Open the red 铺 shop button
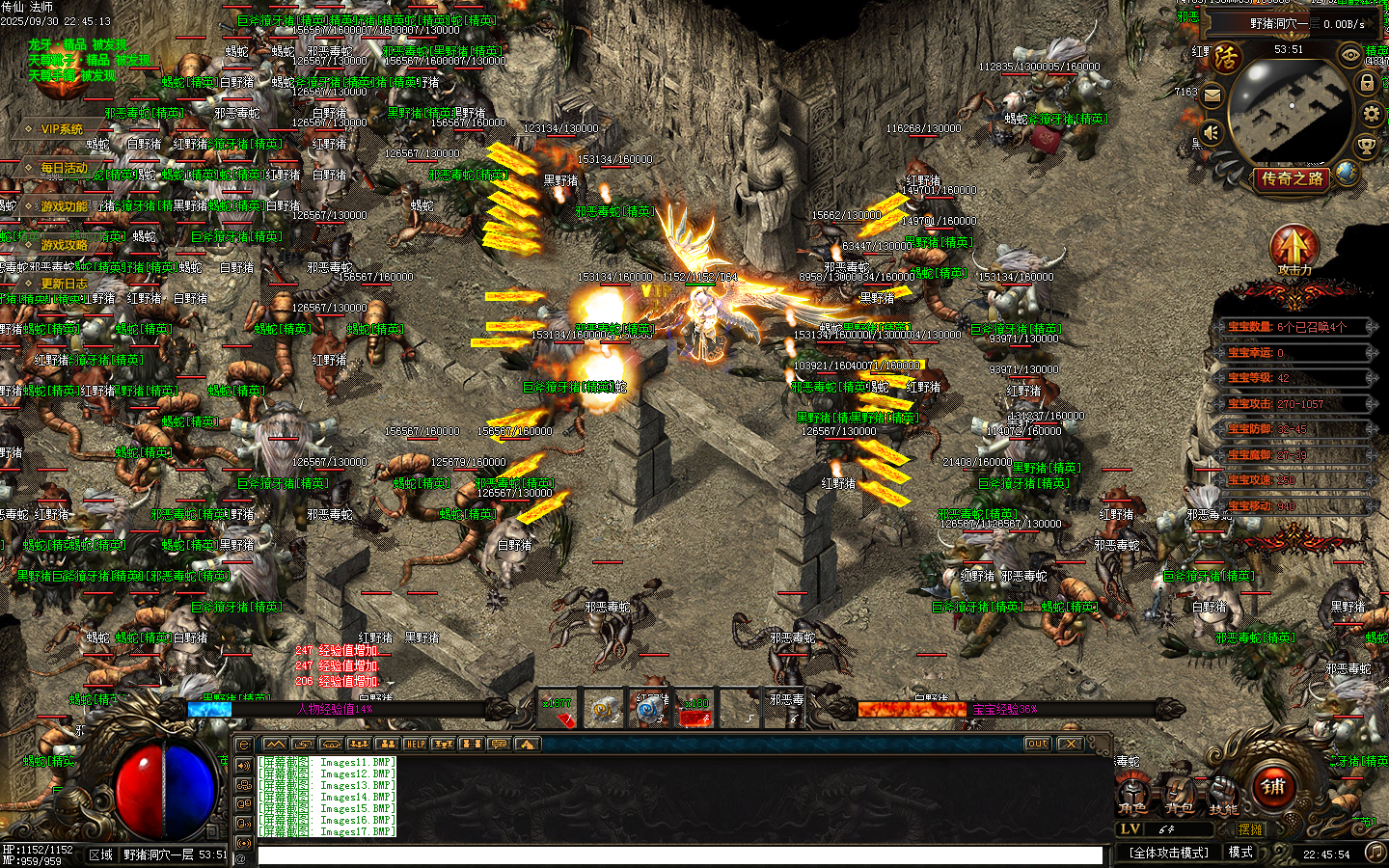 (1274, 787)
